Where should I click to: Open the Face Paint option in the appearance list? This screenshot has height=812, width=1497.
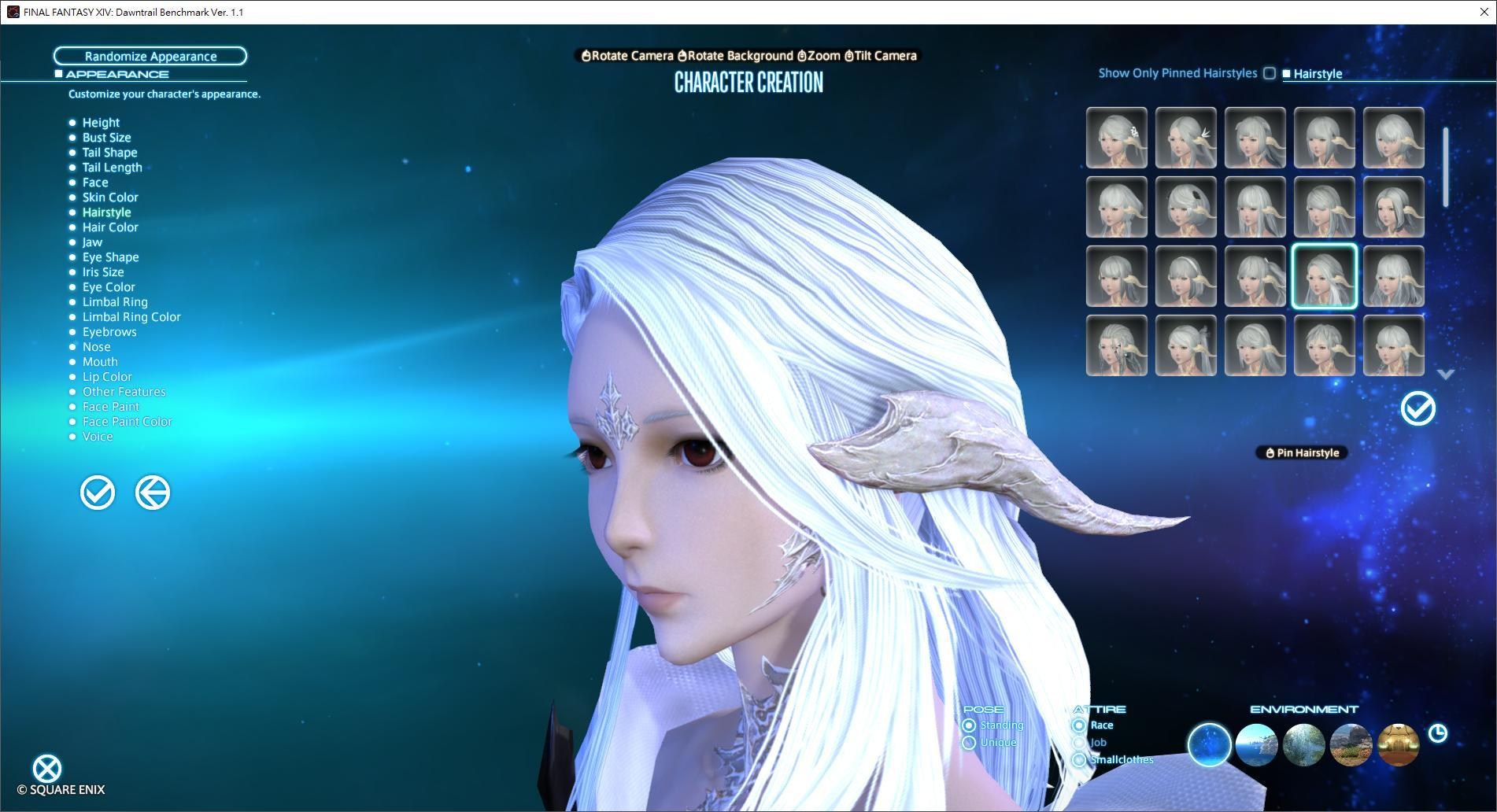click(110, 406)
